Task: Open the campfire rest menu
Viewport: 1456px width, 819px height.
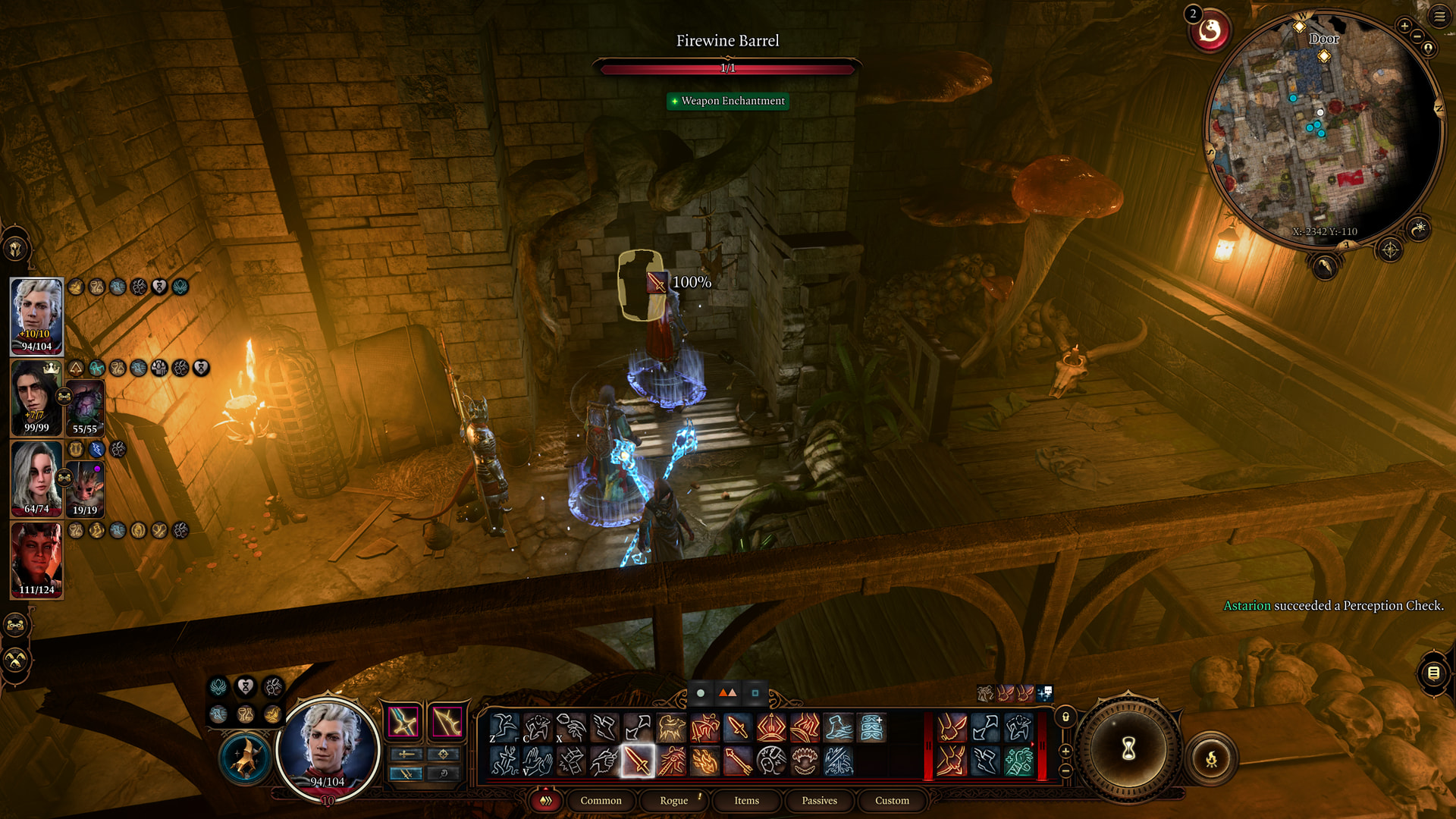Action: 1211,758
